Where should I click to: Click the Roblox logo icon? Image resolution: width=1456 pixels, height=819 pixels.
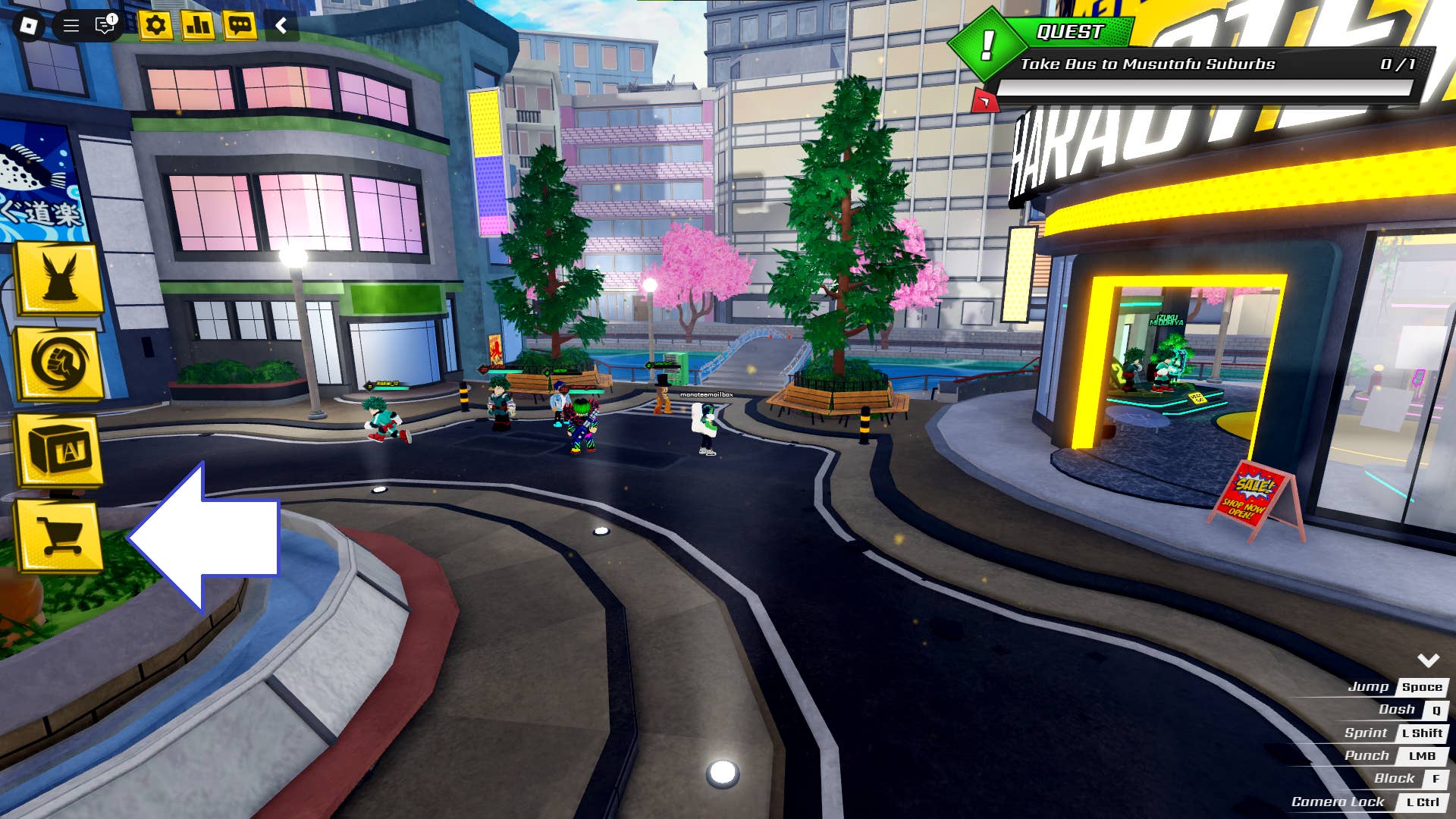29,25
